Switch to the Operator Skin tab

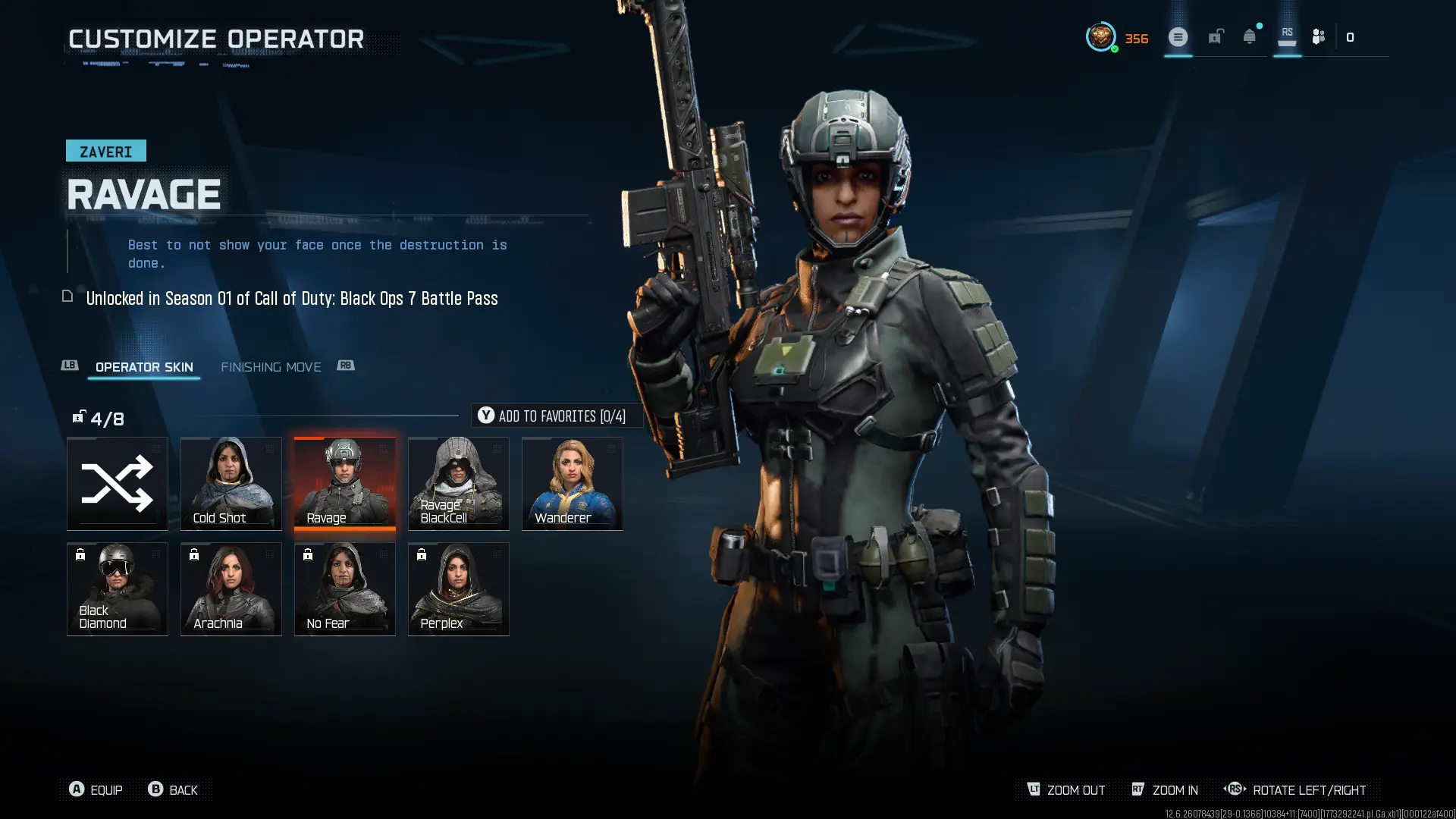tap(144, 367)
